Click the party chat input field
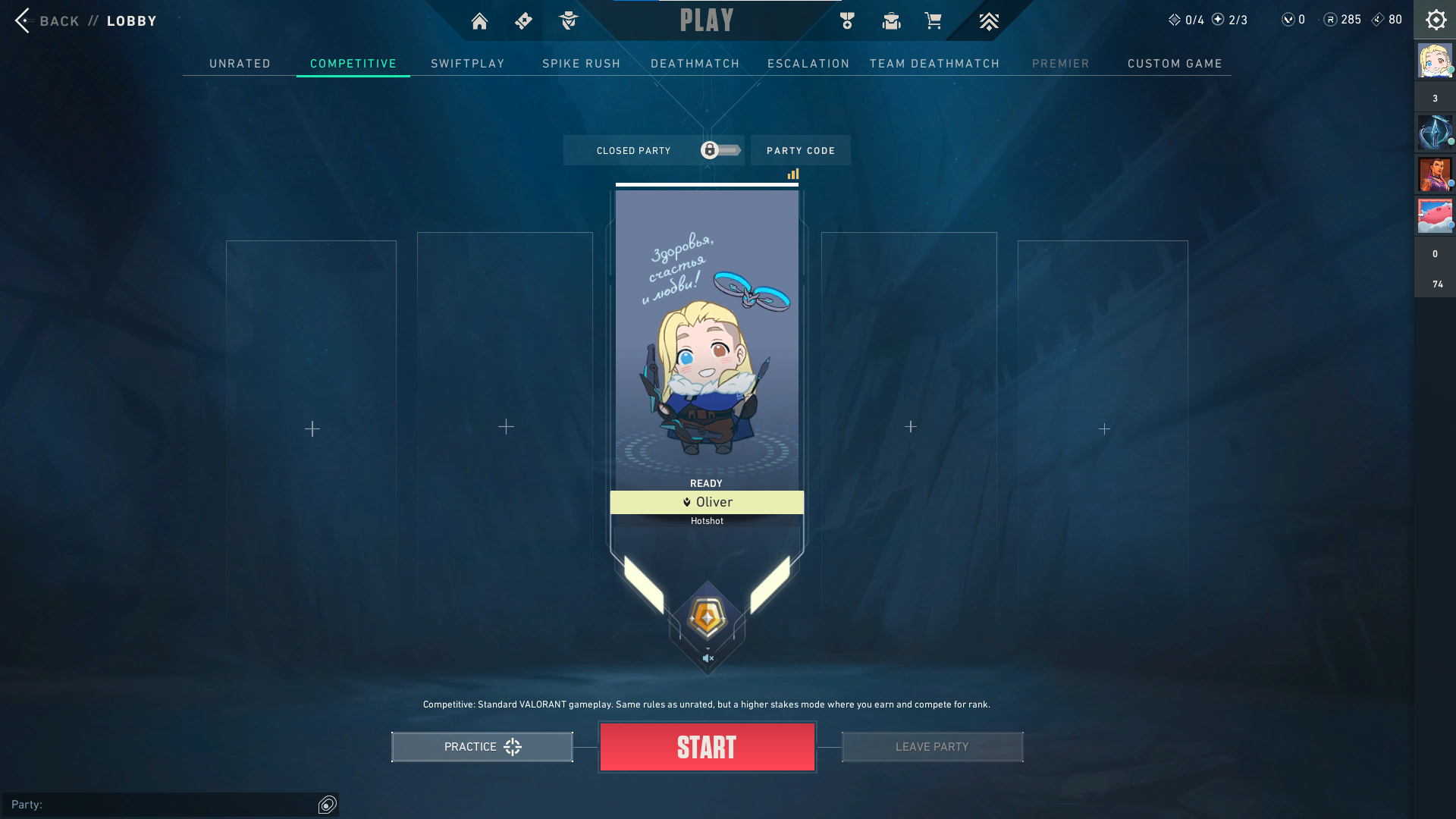Screen dimensions: 1456x819 tap(163, 805)
